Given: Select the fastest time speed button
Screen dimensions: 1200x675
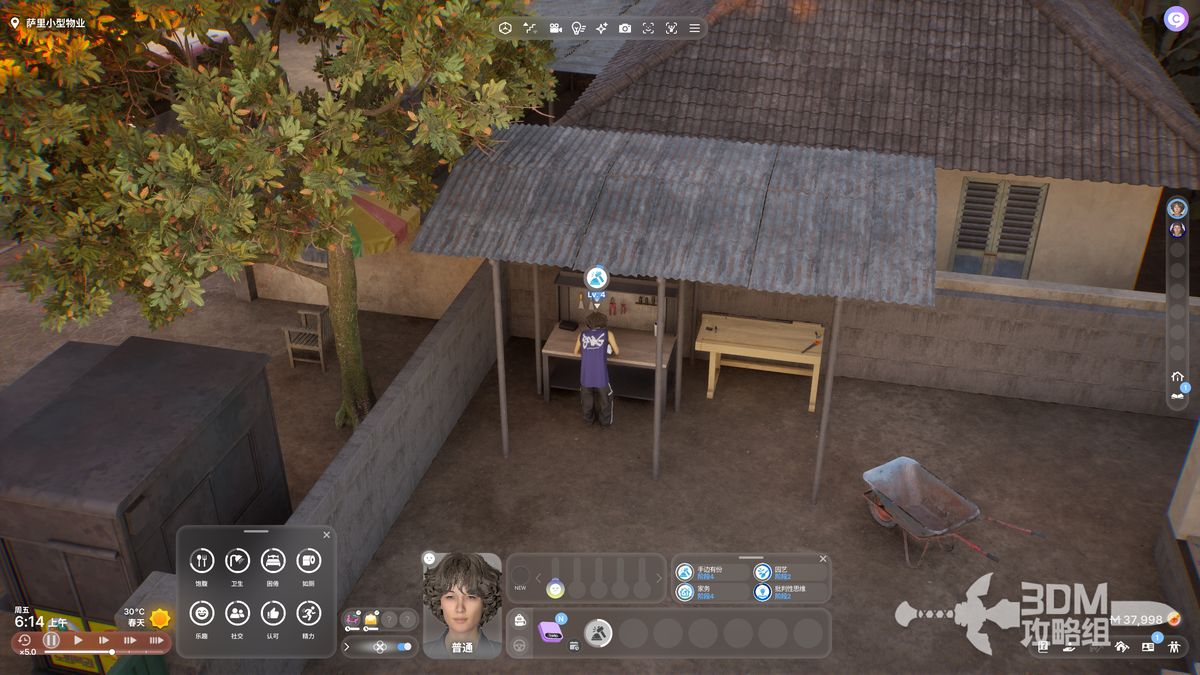Looking at the screenshot, I should click(156, 640).
